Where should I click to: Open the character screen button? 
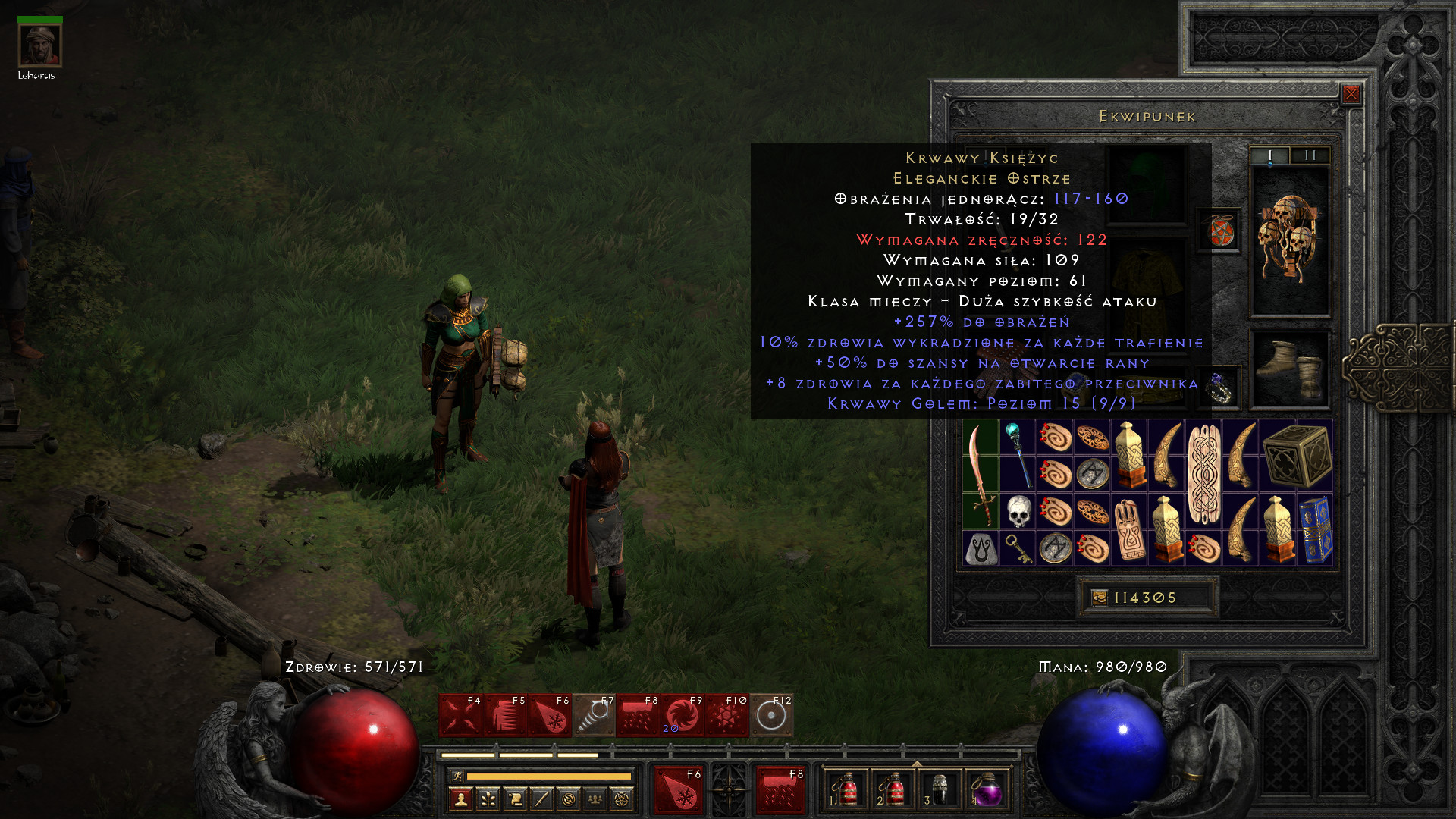[460, 799]
